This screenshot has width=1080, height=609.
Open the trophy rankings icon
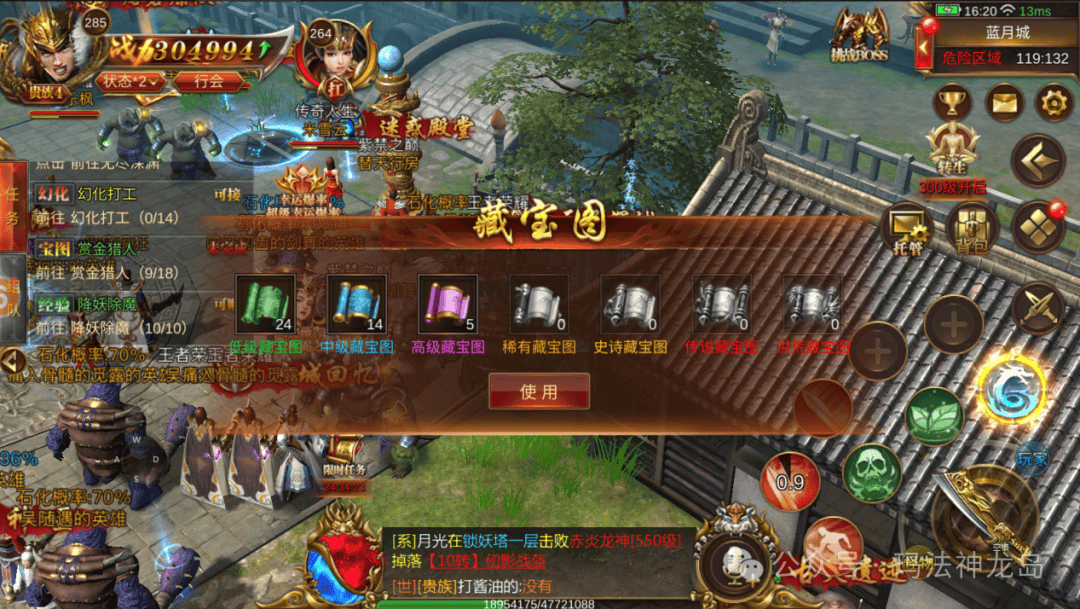point(952,102)
